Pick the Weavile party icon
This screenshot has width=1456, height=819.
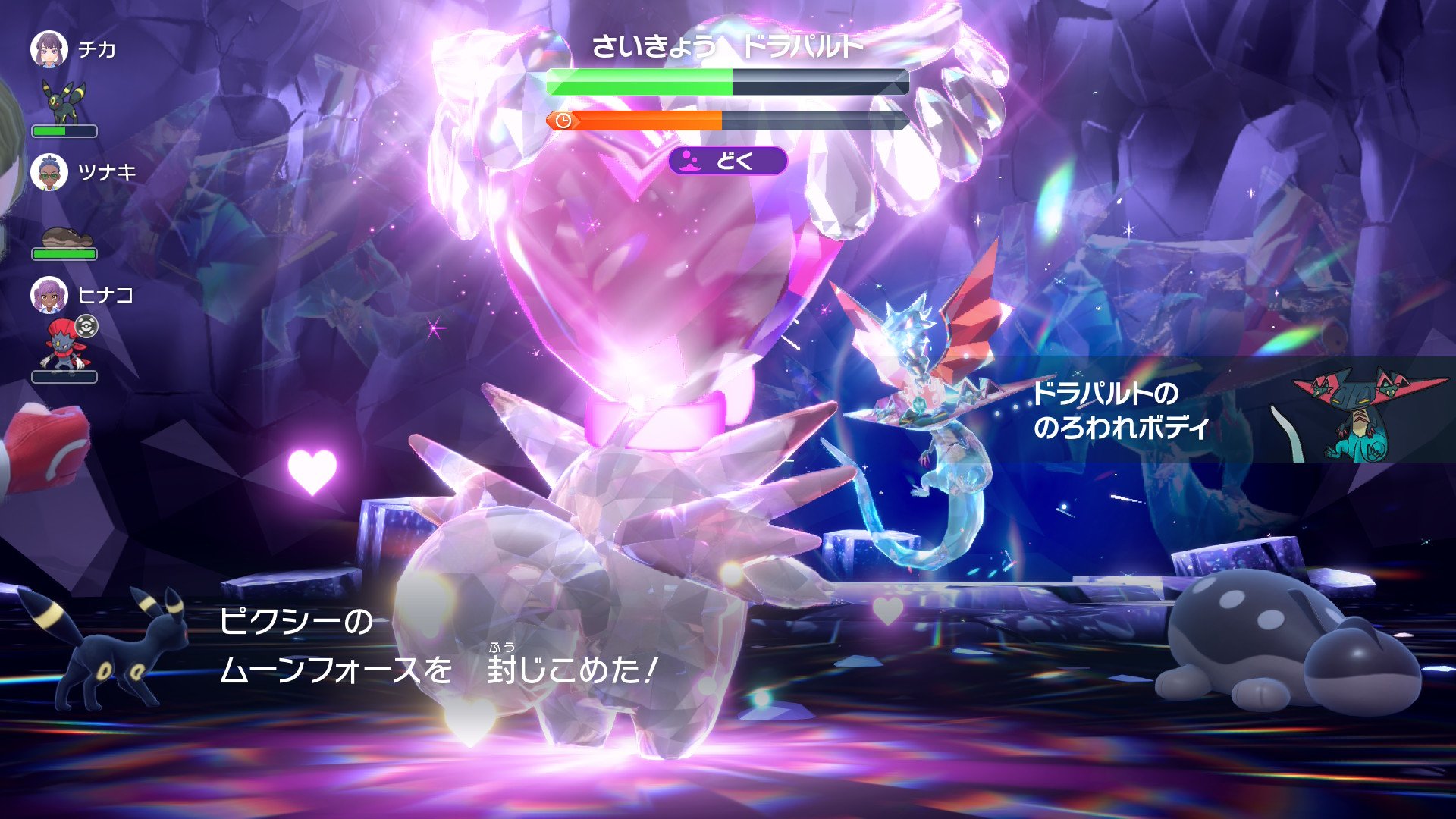[x=65, y=345]
